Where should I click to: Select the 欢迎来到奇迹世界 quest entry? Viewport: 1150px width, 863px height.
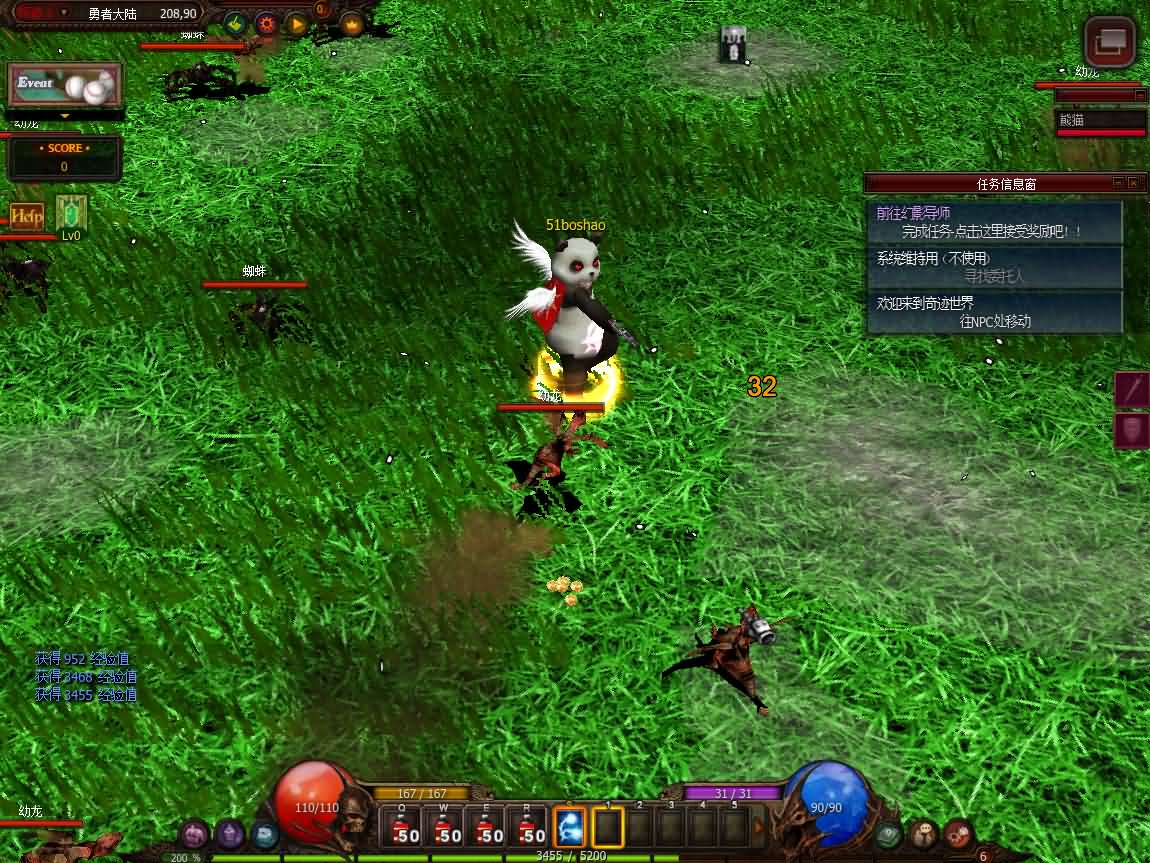pyautogui.click(x=994, y=312)
